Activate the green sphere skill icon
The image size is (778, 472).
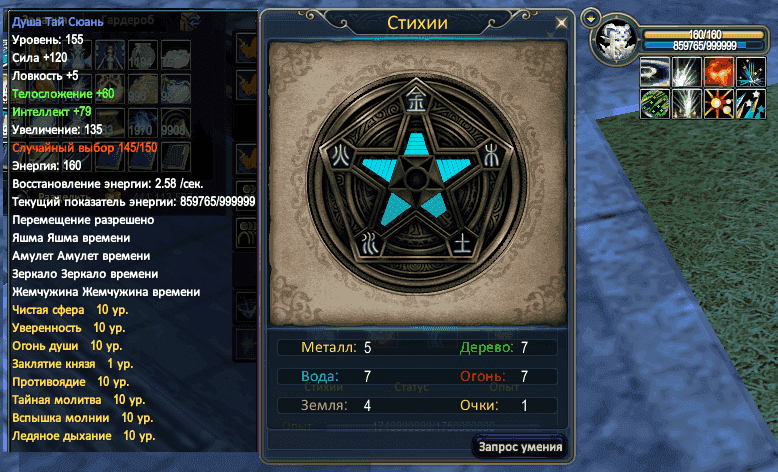[x=656, y=102]
